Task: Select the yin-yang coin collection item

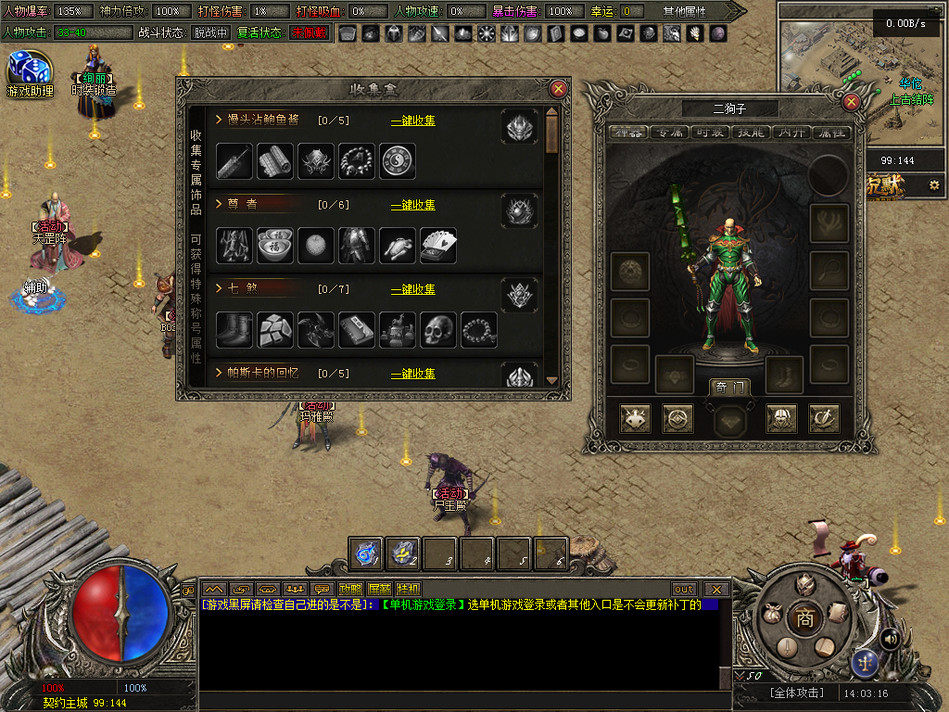Action: pyautogui.click(x=397, y=160)
